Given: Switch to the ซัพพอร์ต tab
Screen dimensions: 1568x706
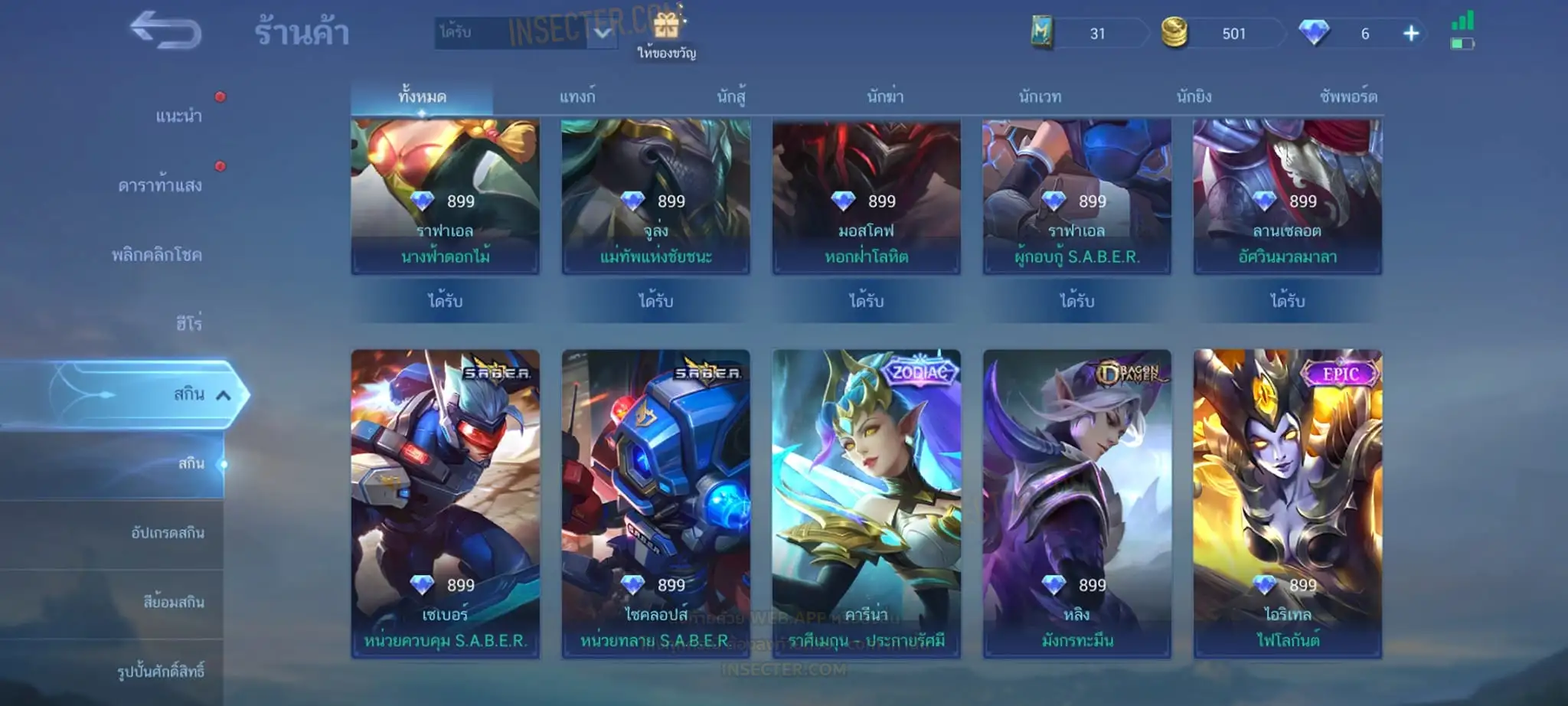Looking at the screenshot, I should pyautogui.click(x=1348, y=97).
